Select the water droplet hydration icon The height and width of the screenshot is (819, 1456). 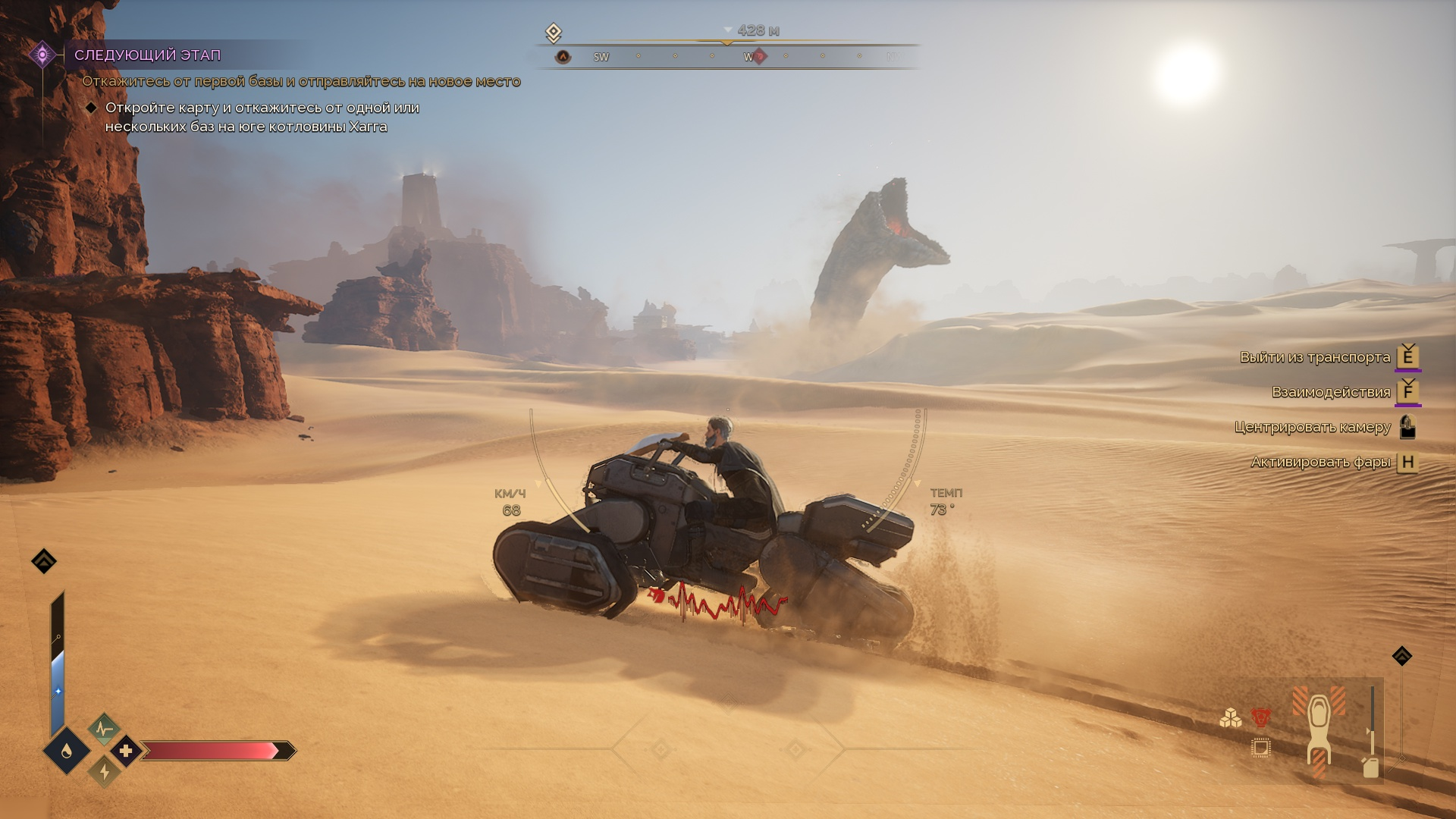point(67,751)
